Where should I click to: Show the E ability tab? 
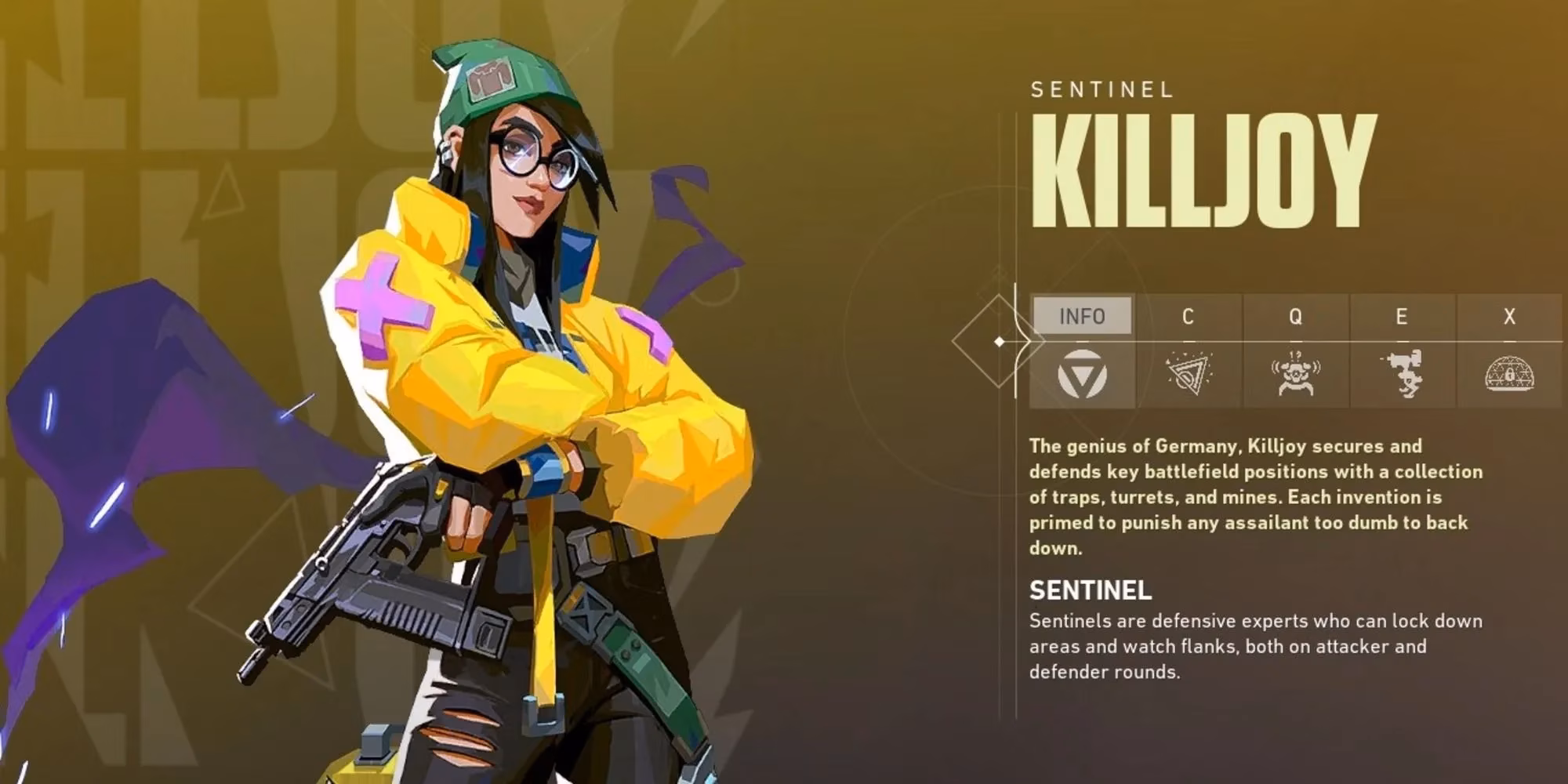1402,316
